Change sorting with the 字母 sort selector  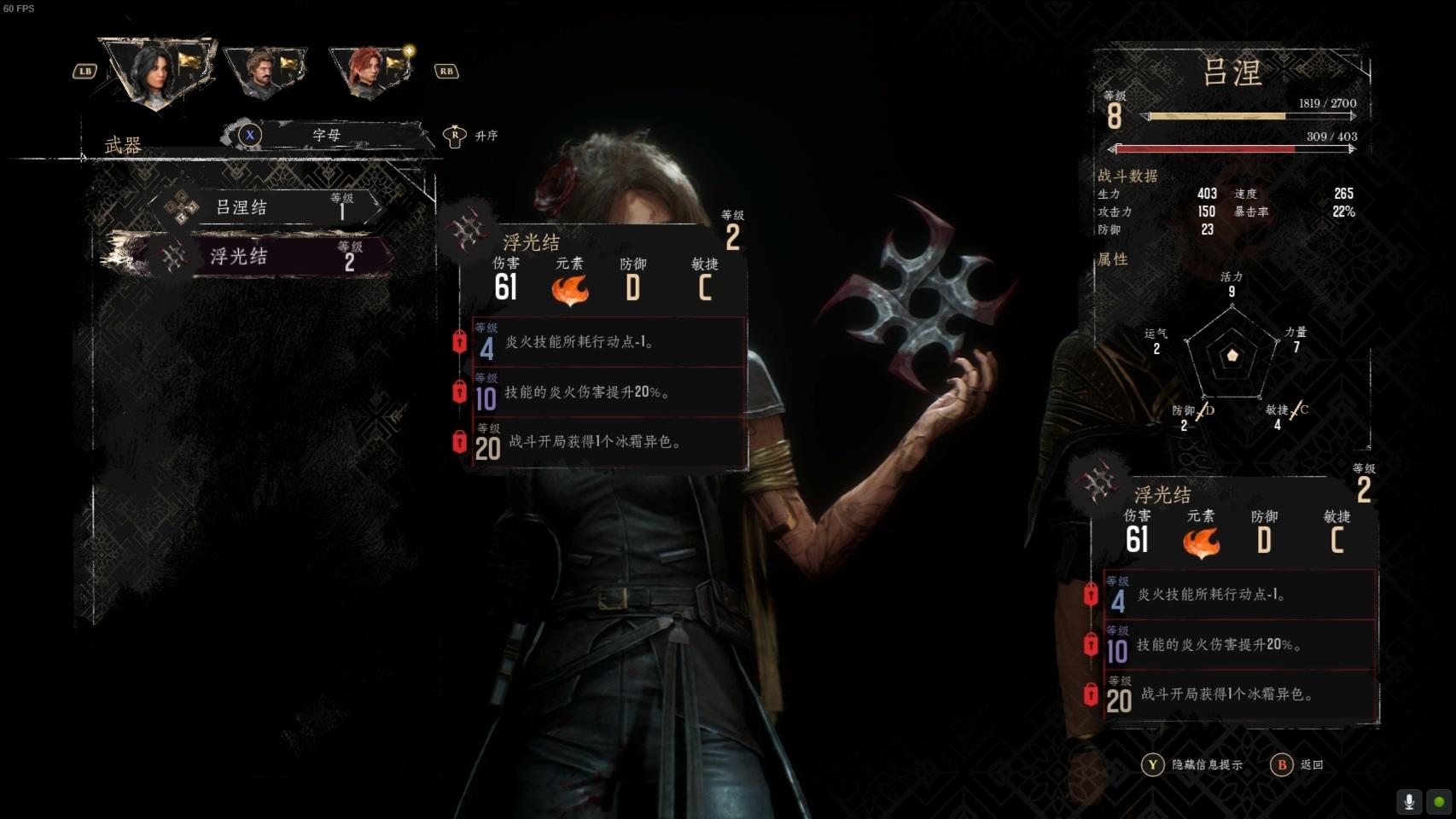(x=326, y=135)
